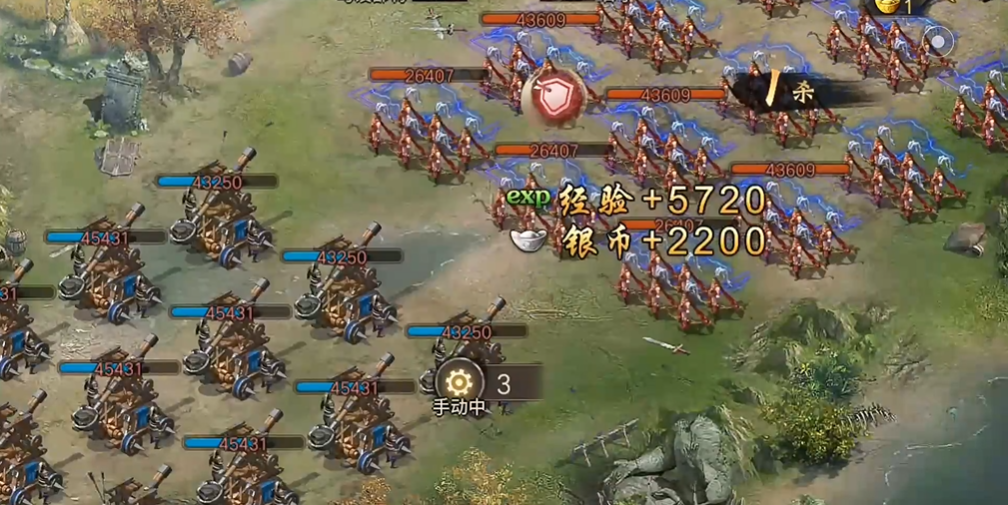Tap the red shield skill icon
The width and height of the screenshot is (1008, 505).
coord(551,97)
